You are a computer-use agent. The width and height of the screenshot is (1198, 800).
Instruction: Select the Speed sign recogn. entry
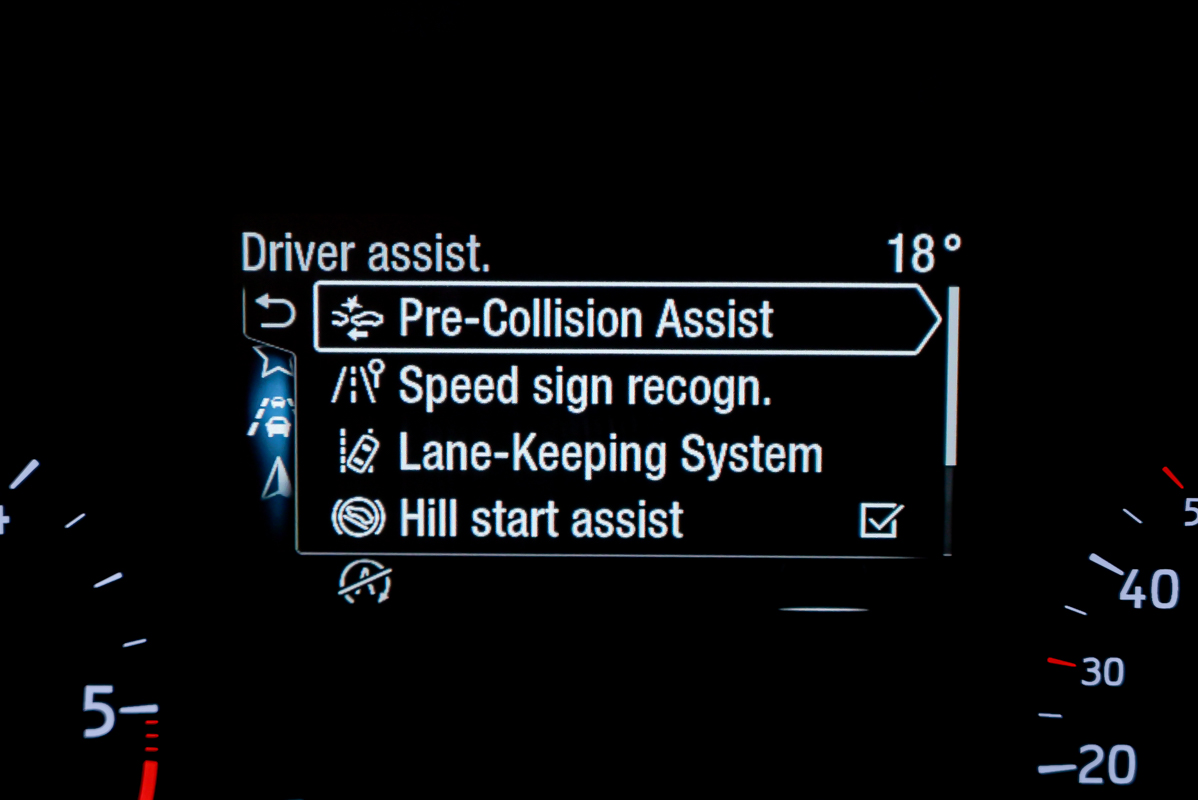point(584,387)
